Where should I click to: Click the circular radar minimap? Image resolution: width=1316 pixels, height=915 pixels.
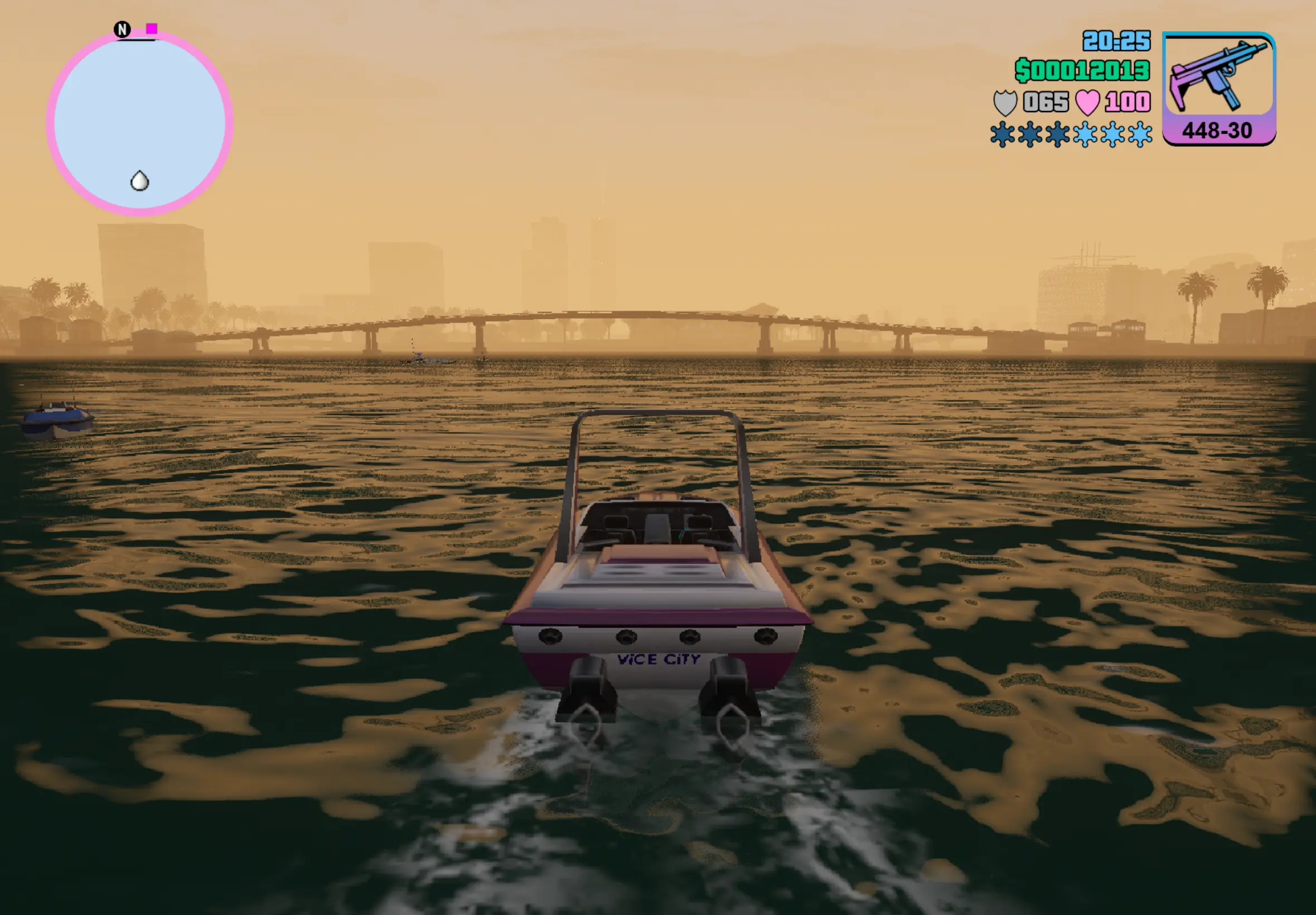139,122
